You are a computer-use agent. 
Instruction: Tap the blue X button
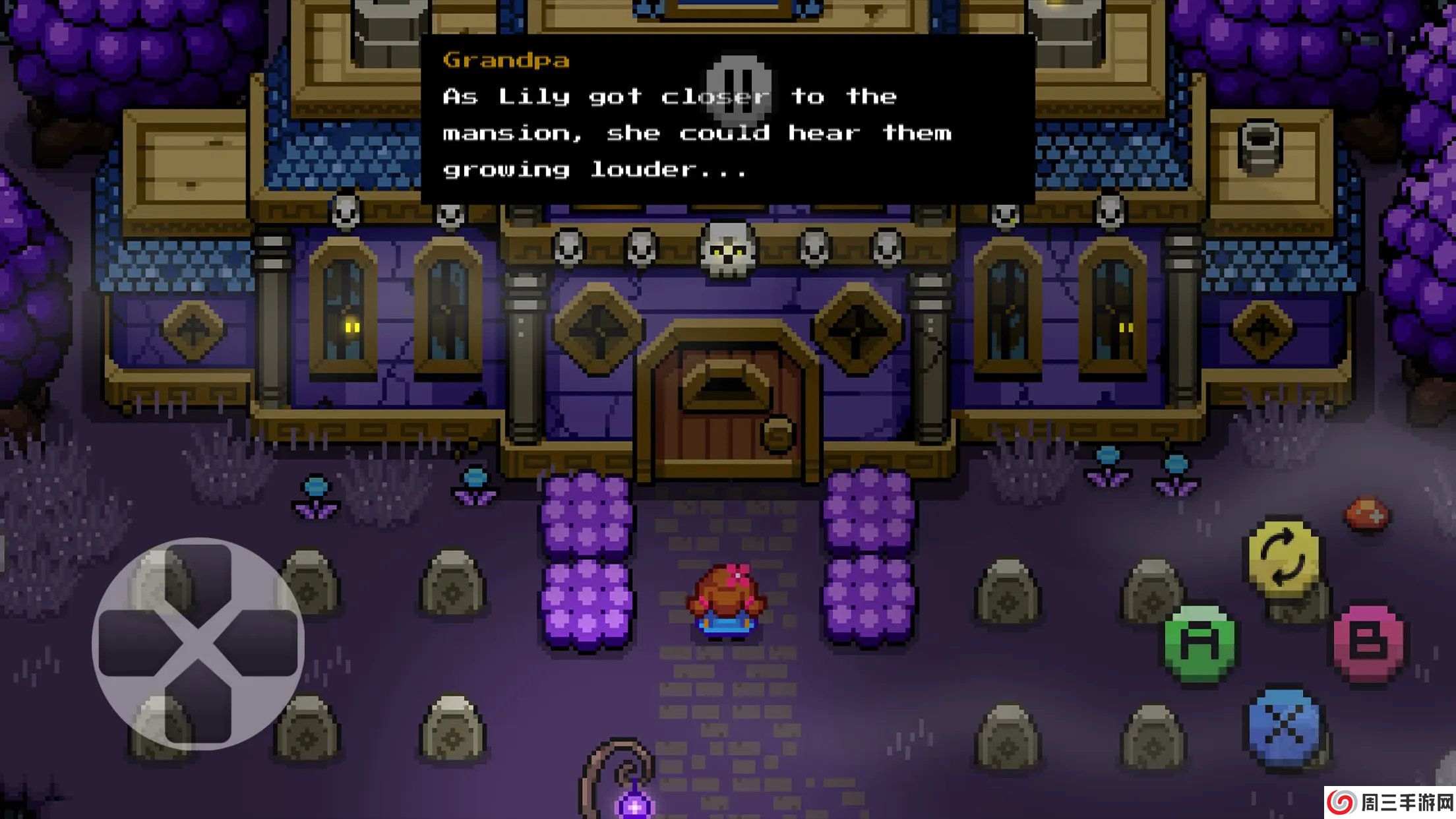pyautogui.click(x=1283, y=726)
